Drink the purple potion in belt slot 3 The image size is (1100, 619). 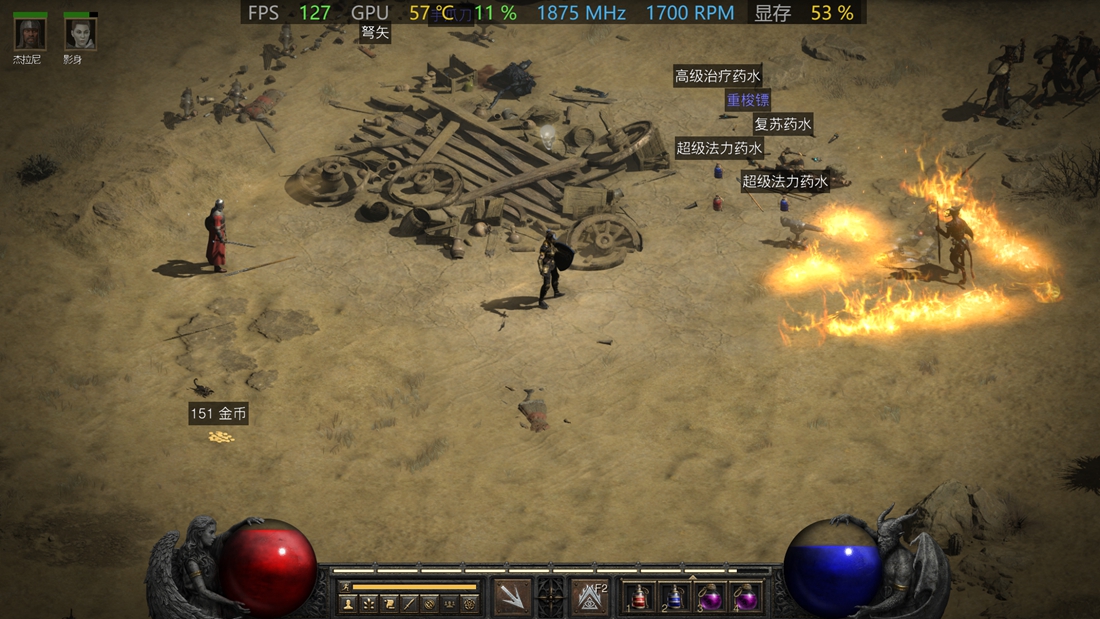tap(710, 598)
